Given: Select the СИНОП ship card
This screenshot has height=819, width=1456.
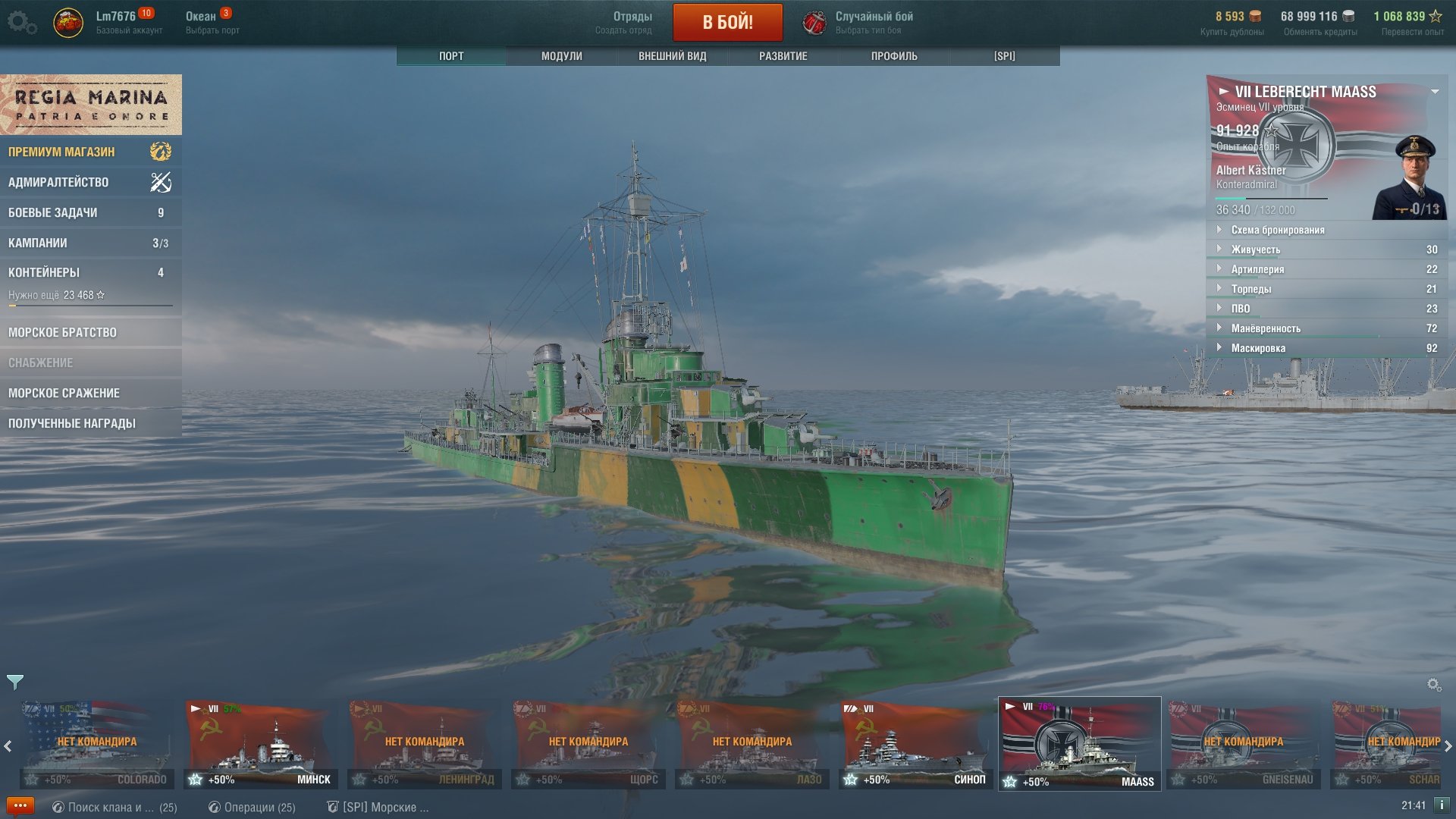Looking at the screenshot, I should coord(915,745).
